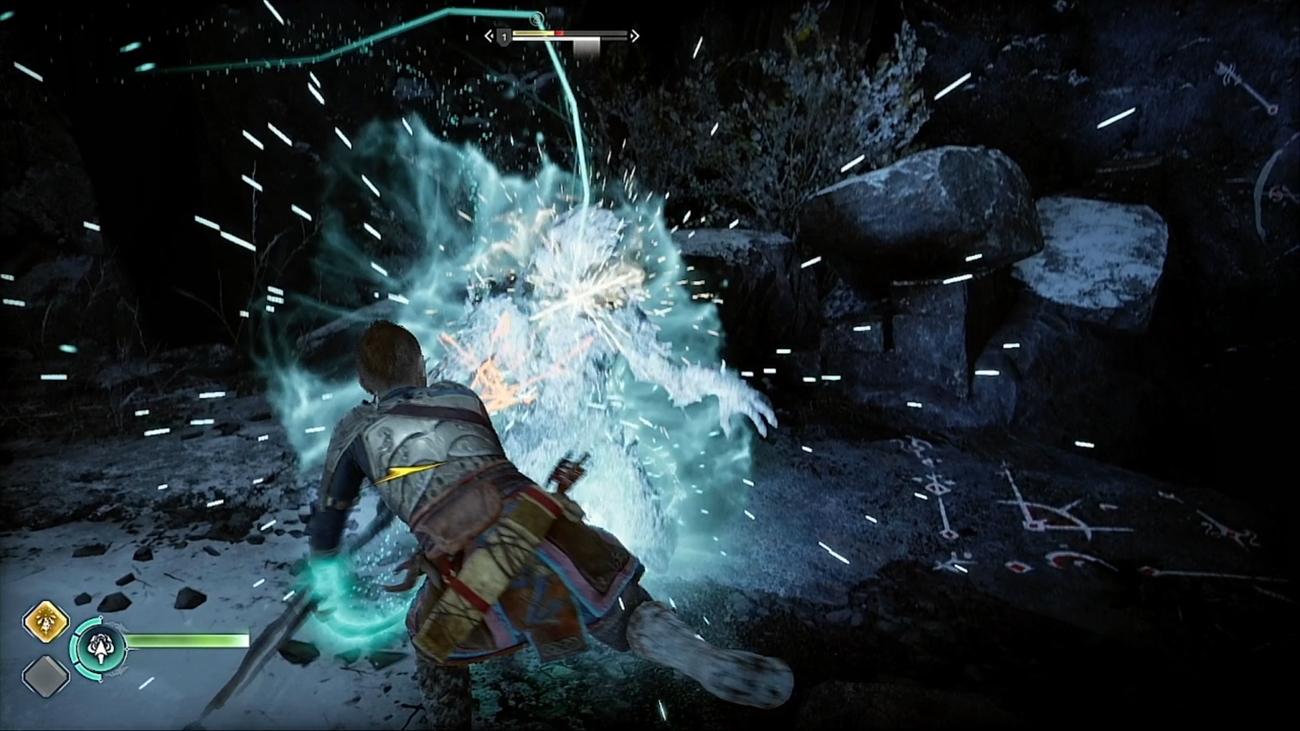The height and width of the screenshot is (731, 1300).
Task: Select the yellow runic attack diamond icon
Action: click(45, 623)
